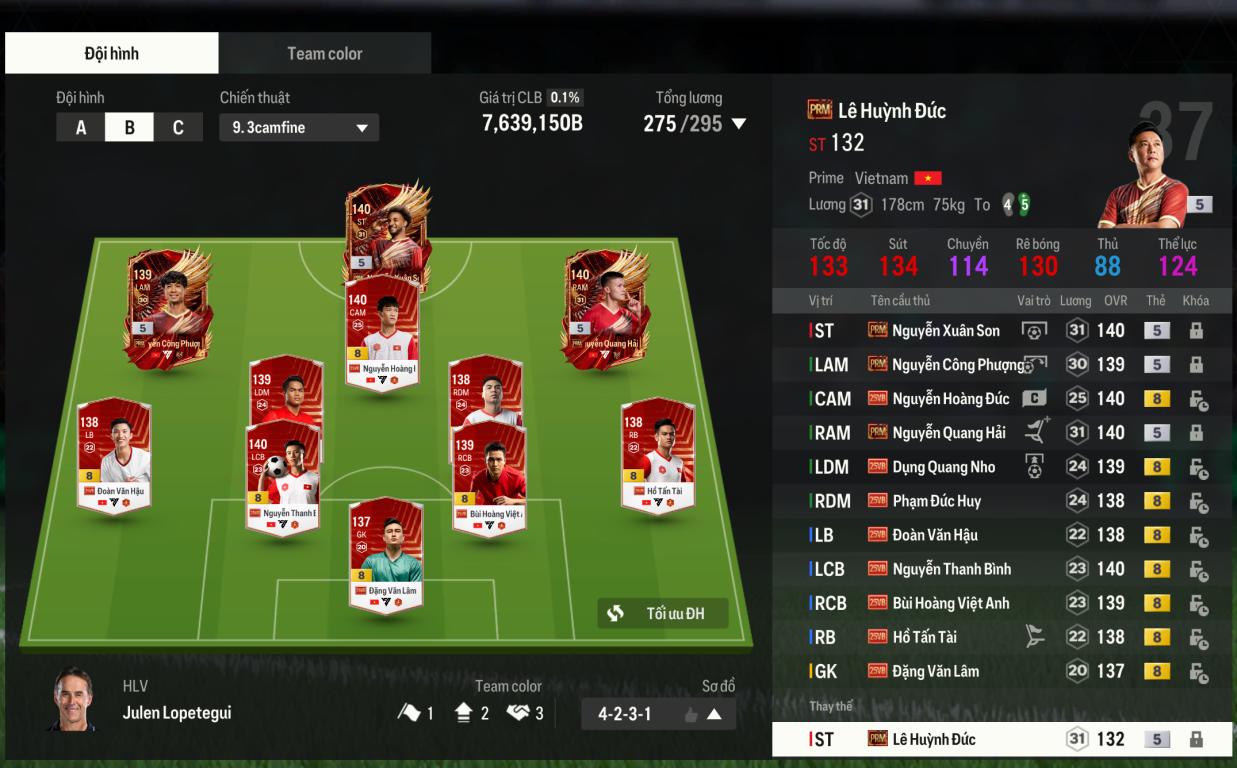The image size is (1237, 768).
Task: Open the Đội hình tab
Action: click(111, 53)
